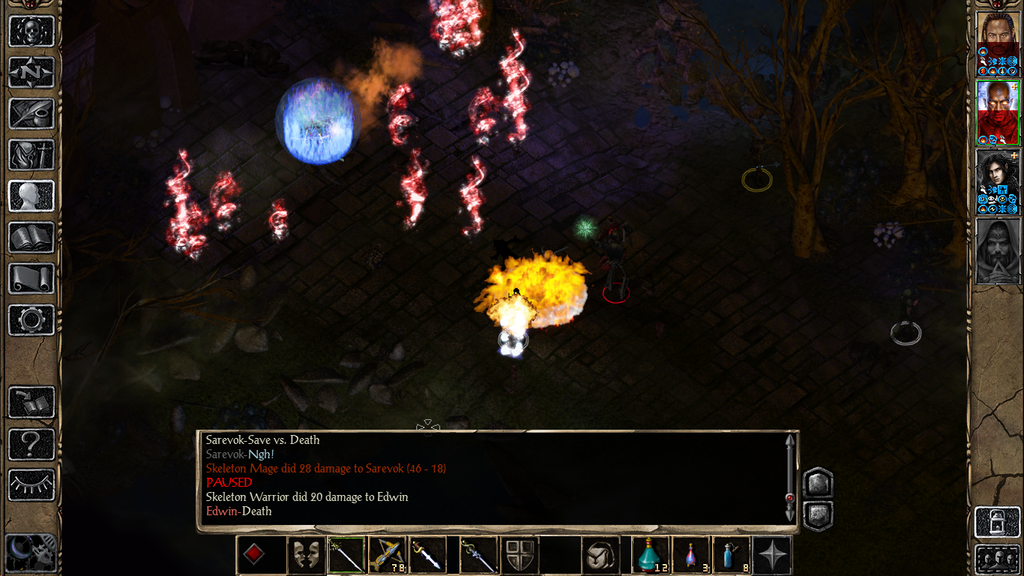
Task: Activate the shield guard button
Action: (519, 555)
